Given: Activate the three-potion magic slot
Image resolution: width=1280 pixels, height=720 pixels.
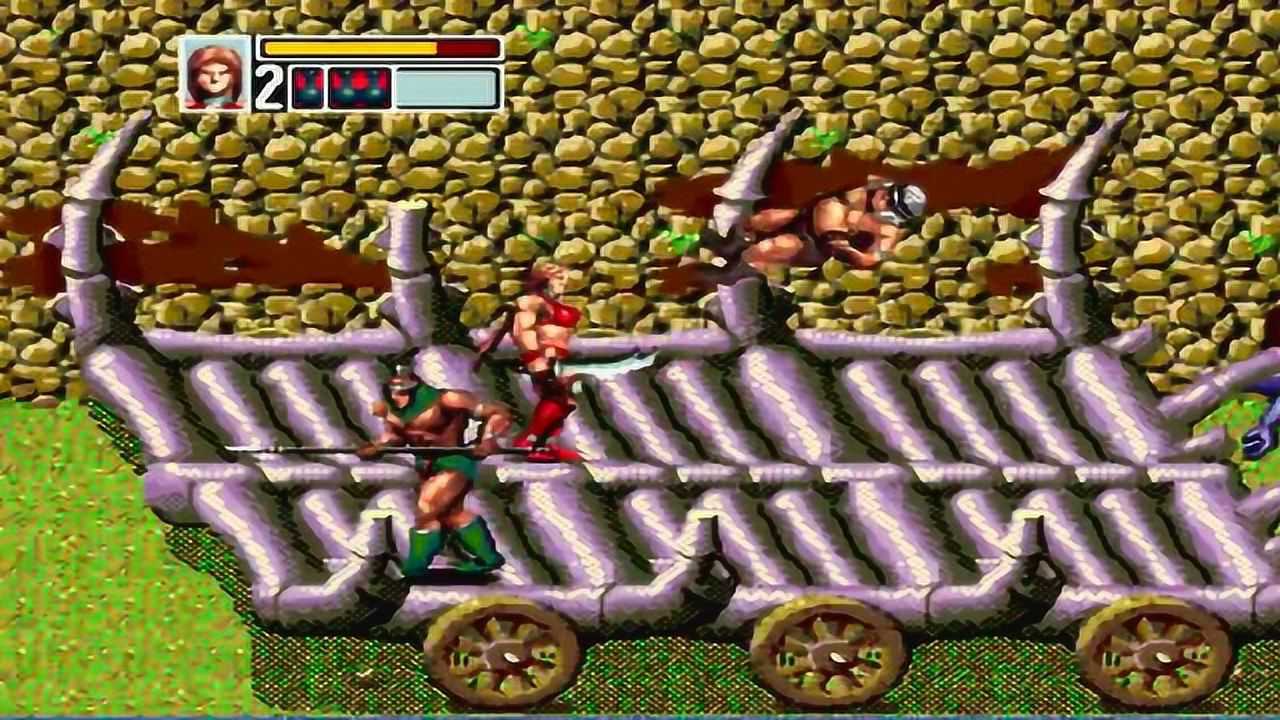Looking at the screenshot, I should click(x=359, y=88).
